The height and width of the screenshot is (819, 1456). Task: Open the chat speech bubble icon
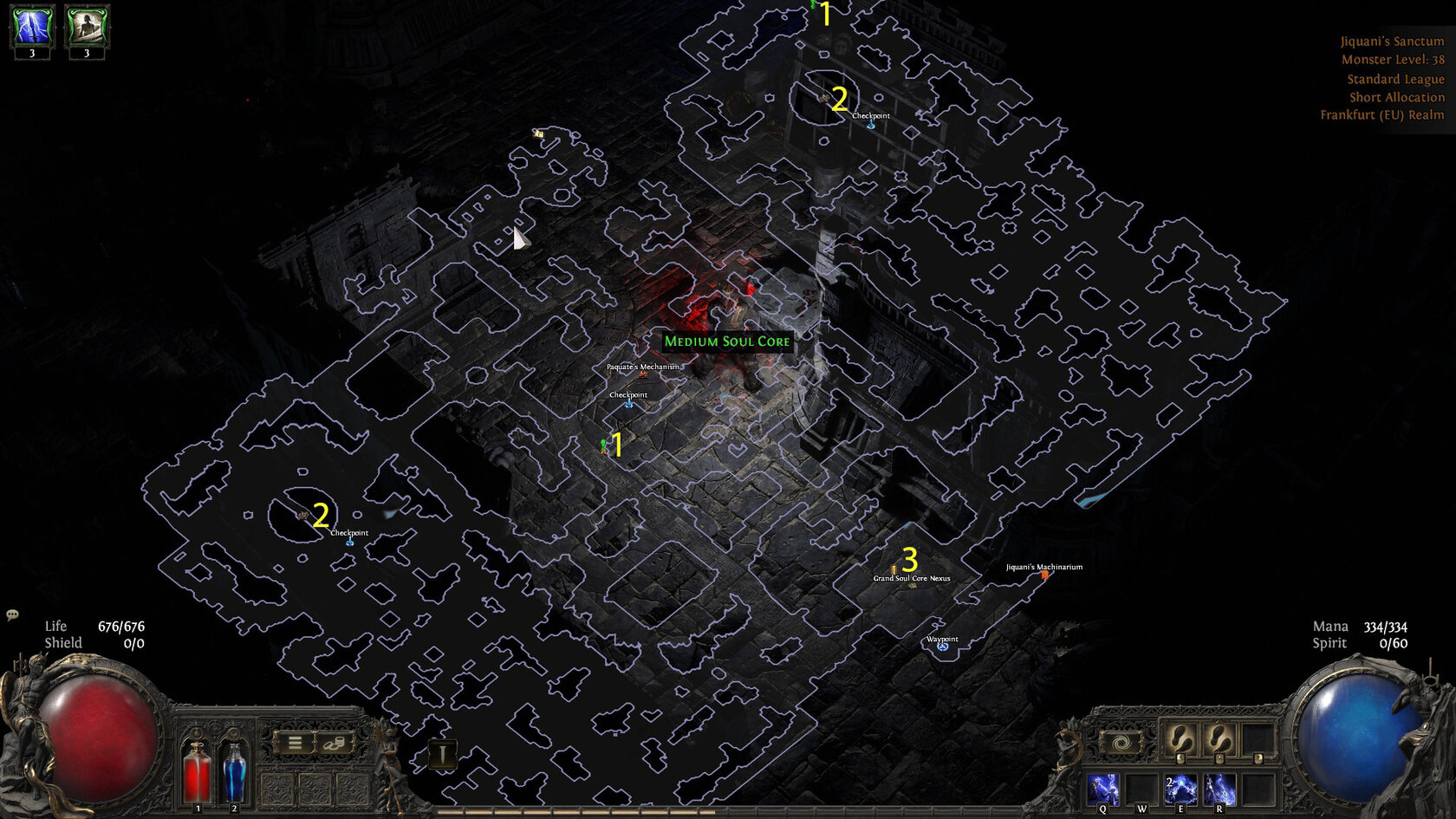(x=12, y=614)
